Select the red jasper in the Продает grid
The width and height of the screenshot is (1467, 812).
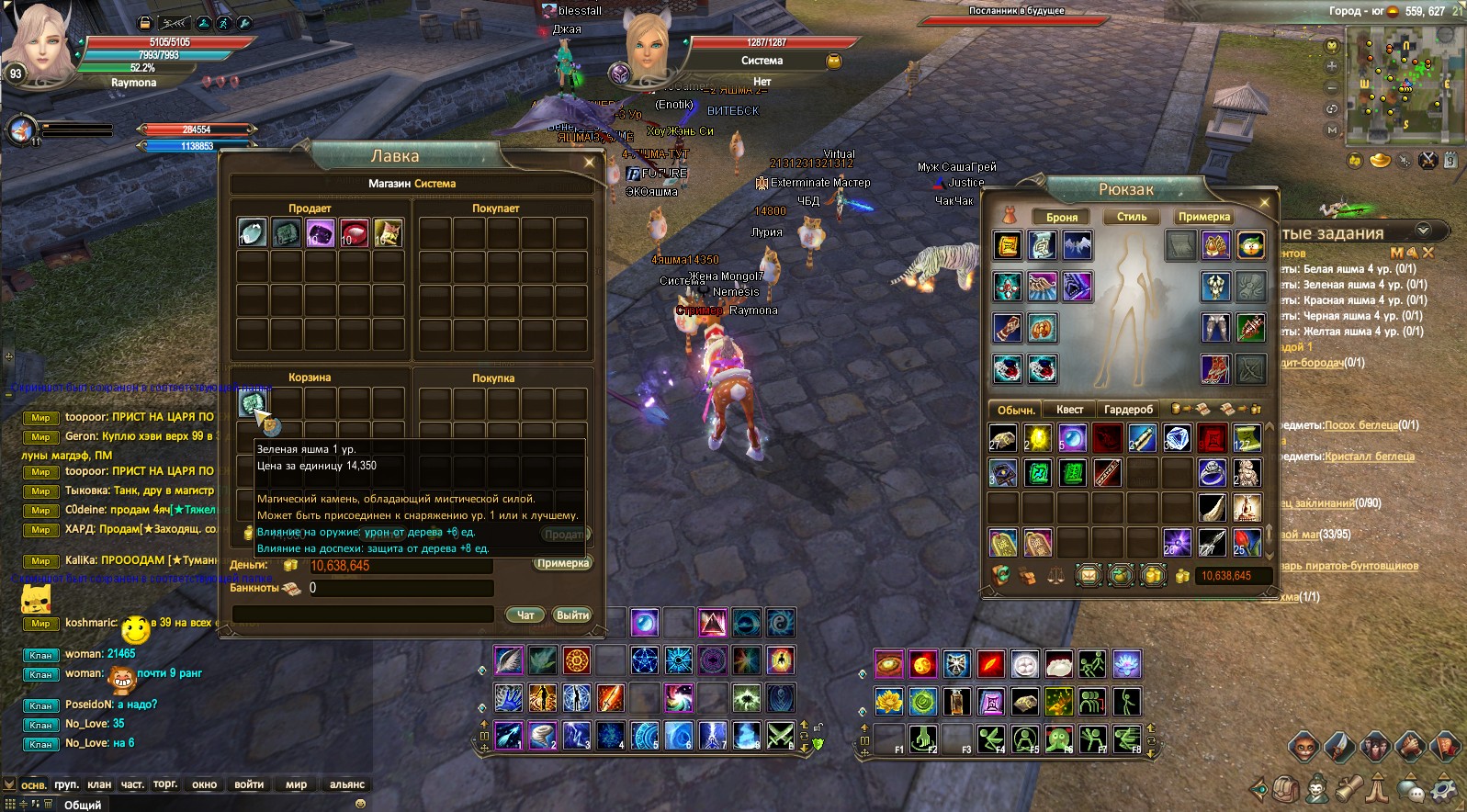(x=354, y=232)
